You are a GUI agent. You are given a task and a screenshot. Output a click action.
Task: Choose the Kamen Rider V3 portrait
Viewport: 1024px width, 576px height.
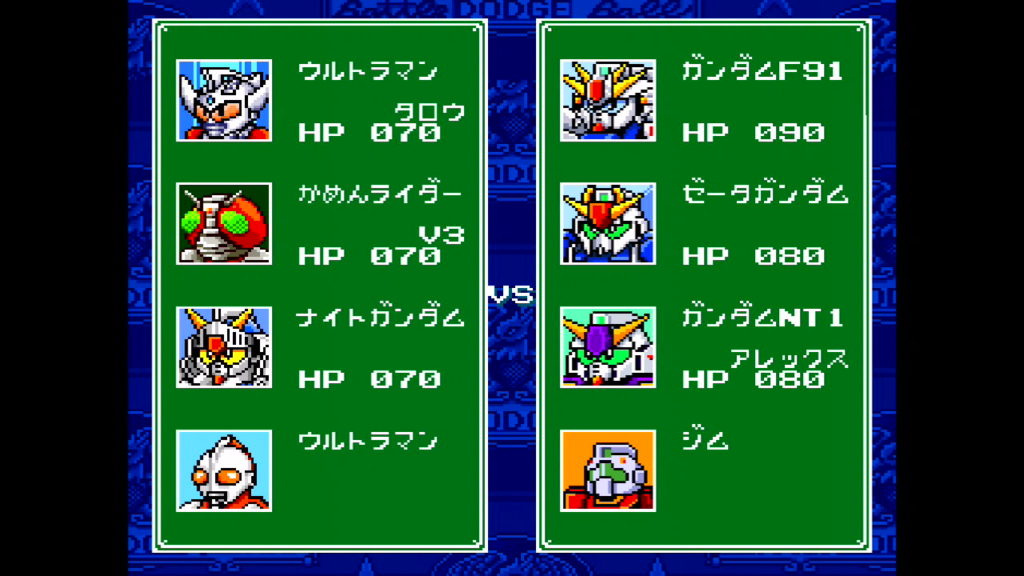pyautogui.click(x=224, y=223)
